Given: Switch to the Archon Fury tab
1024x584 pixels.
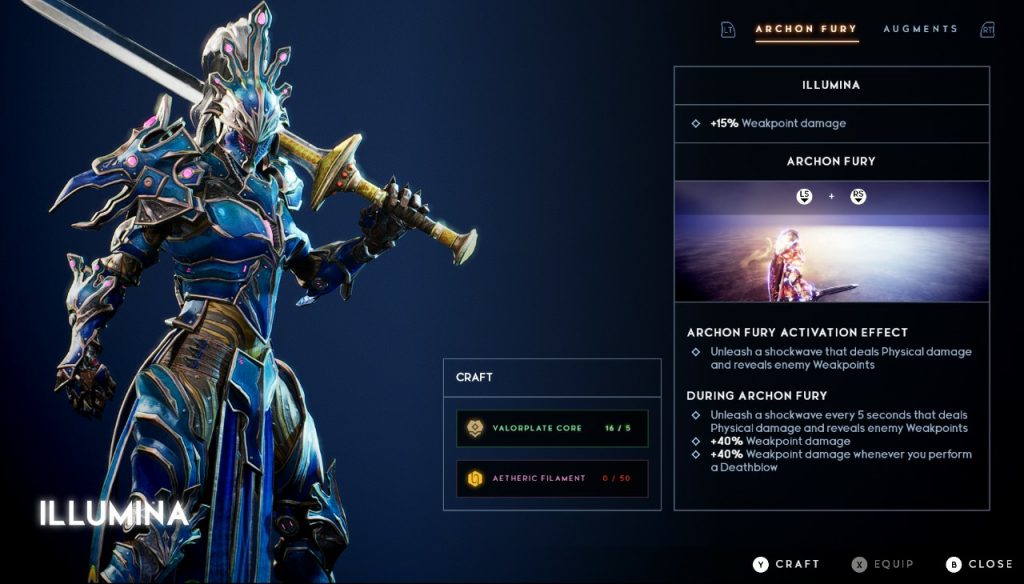Looking at the screenshot, I should coord(806,29).
